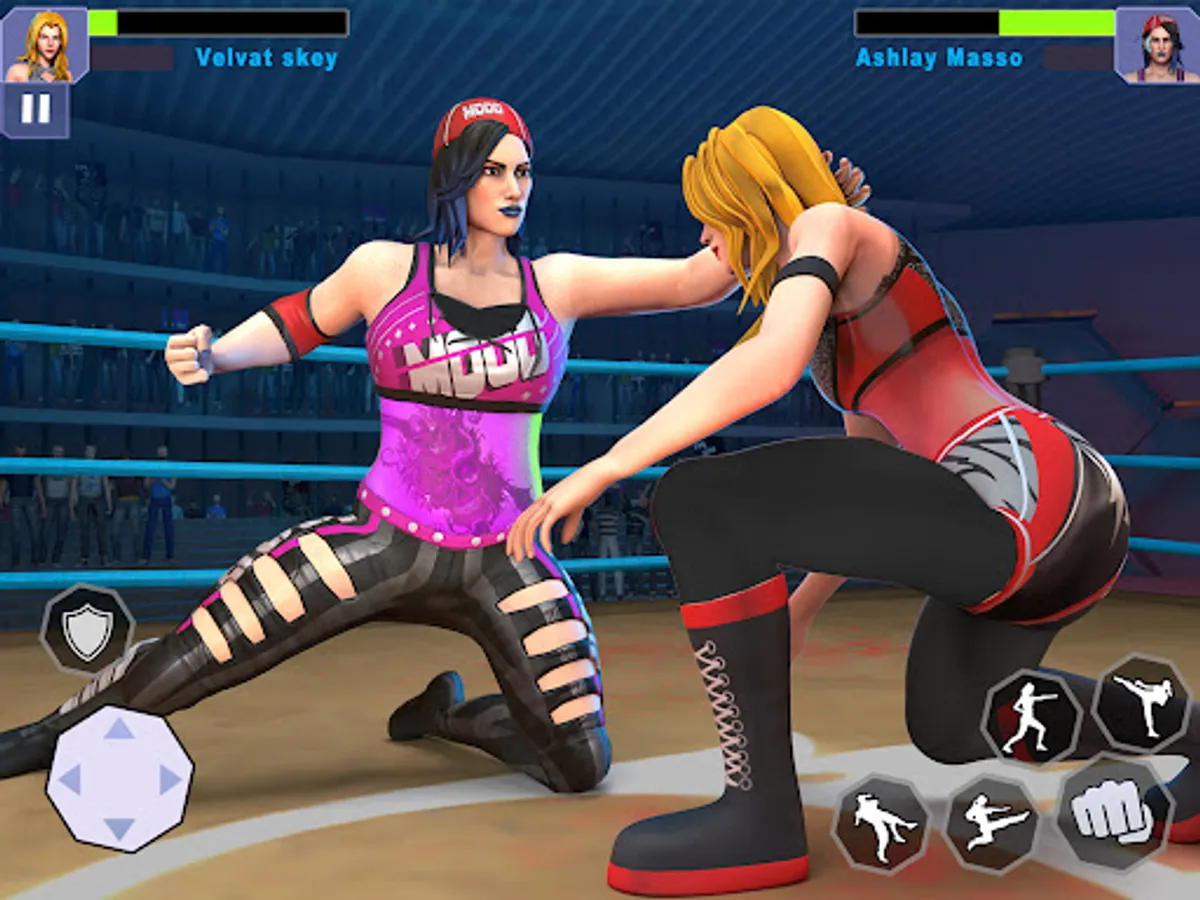Click Ashlay Masso's red bandana portrait
This screenshot has height=900, width=1200.
point(1156,45)
